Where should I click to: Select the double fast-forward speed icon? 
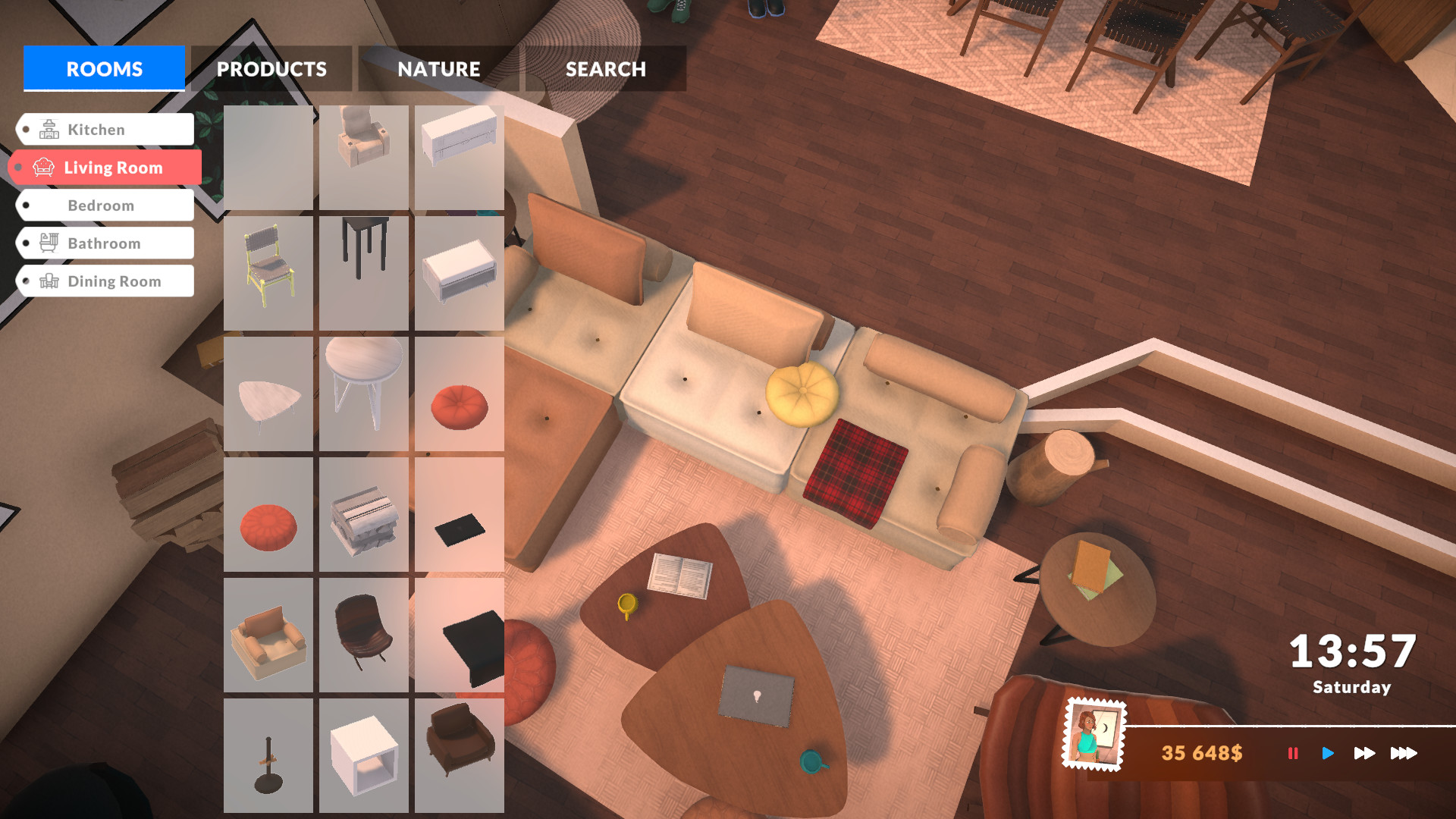point(1365,754)
